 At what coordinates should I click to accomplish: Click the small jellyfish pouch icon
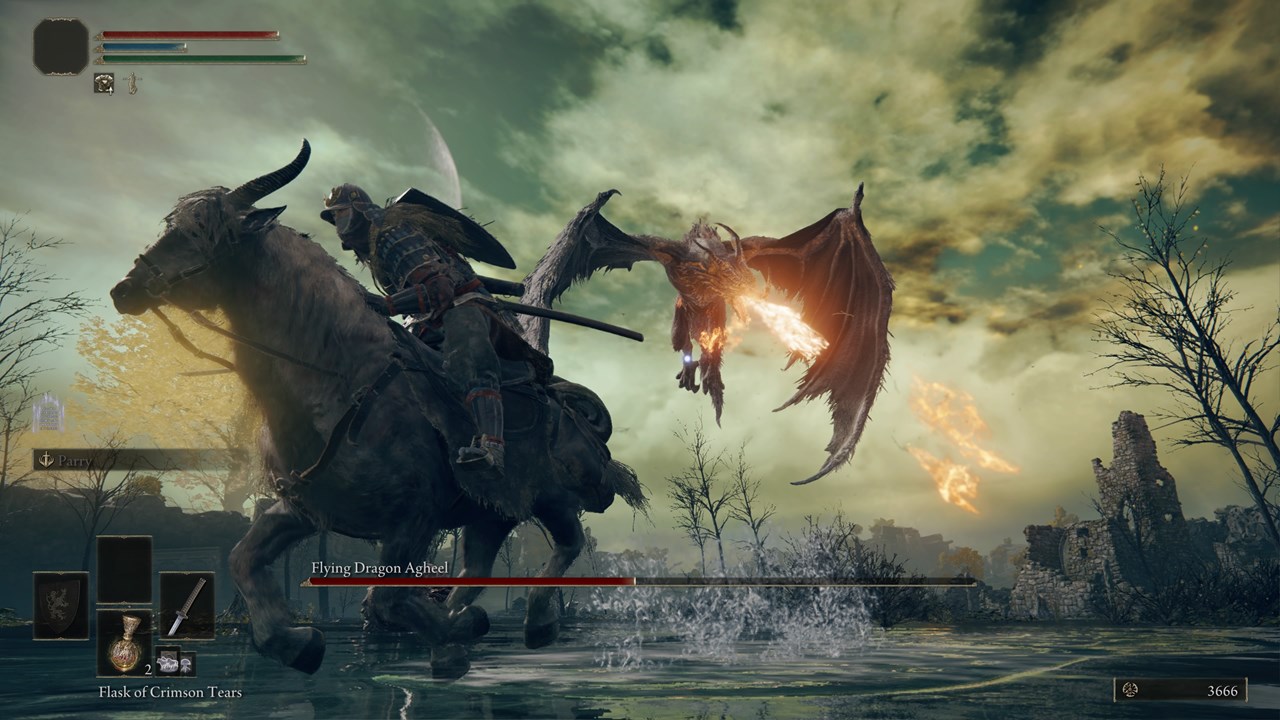(186, 662)
